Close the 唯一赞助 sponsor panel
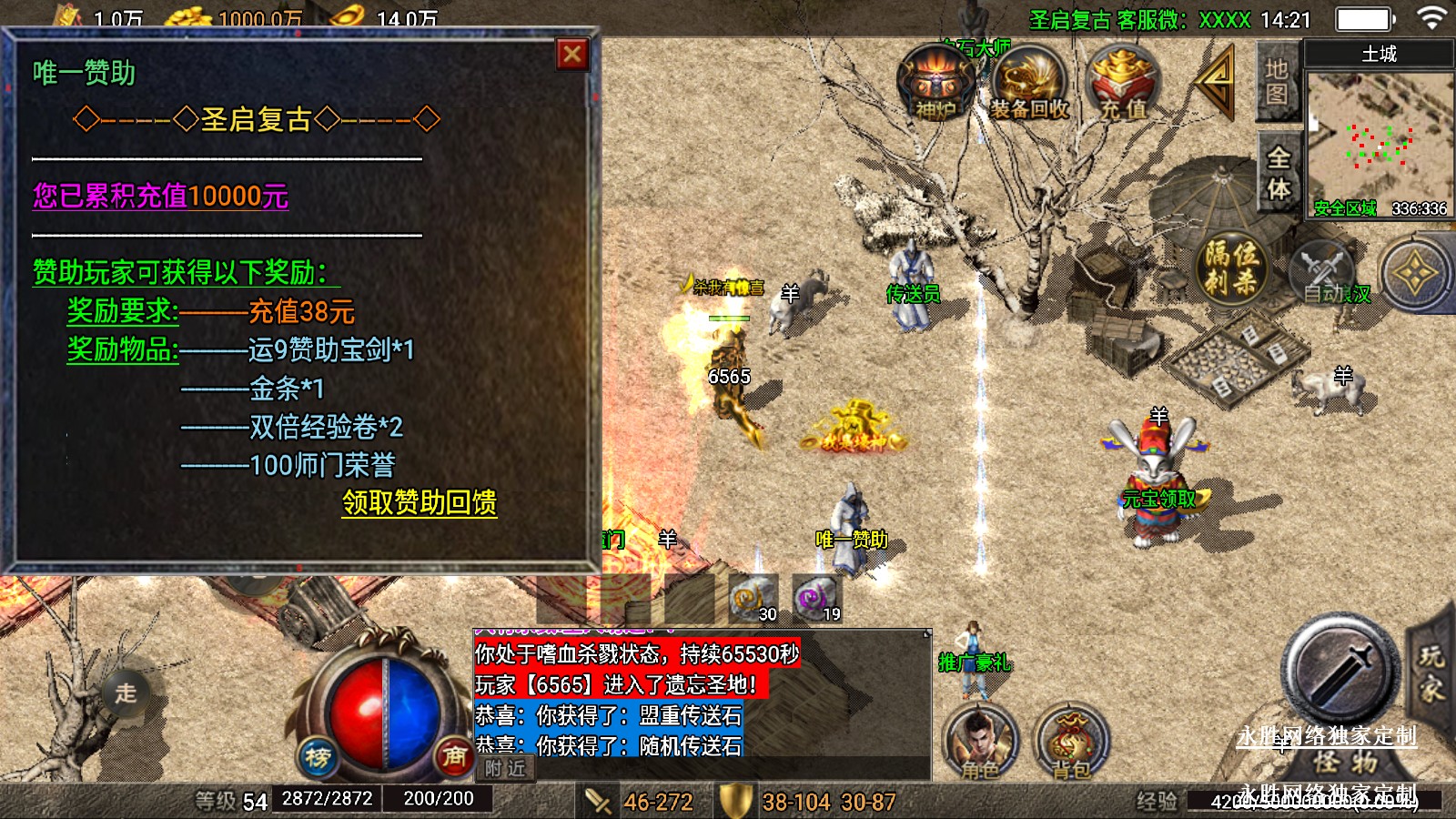Viewport: 1456px width, 819px height. (572, 56)
